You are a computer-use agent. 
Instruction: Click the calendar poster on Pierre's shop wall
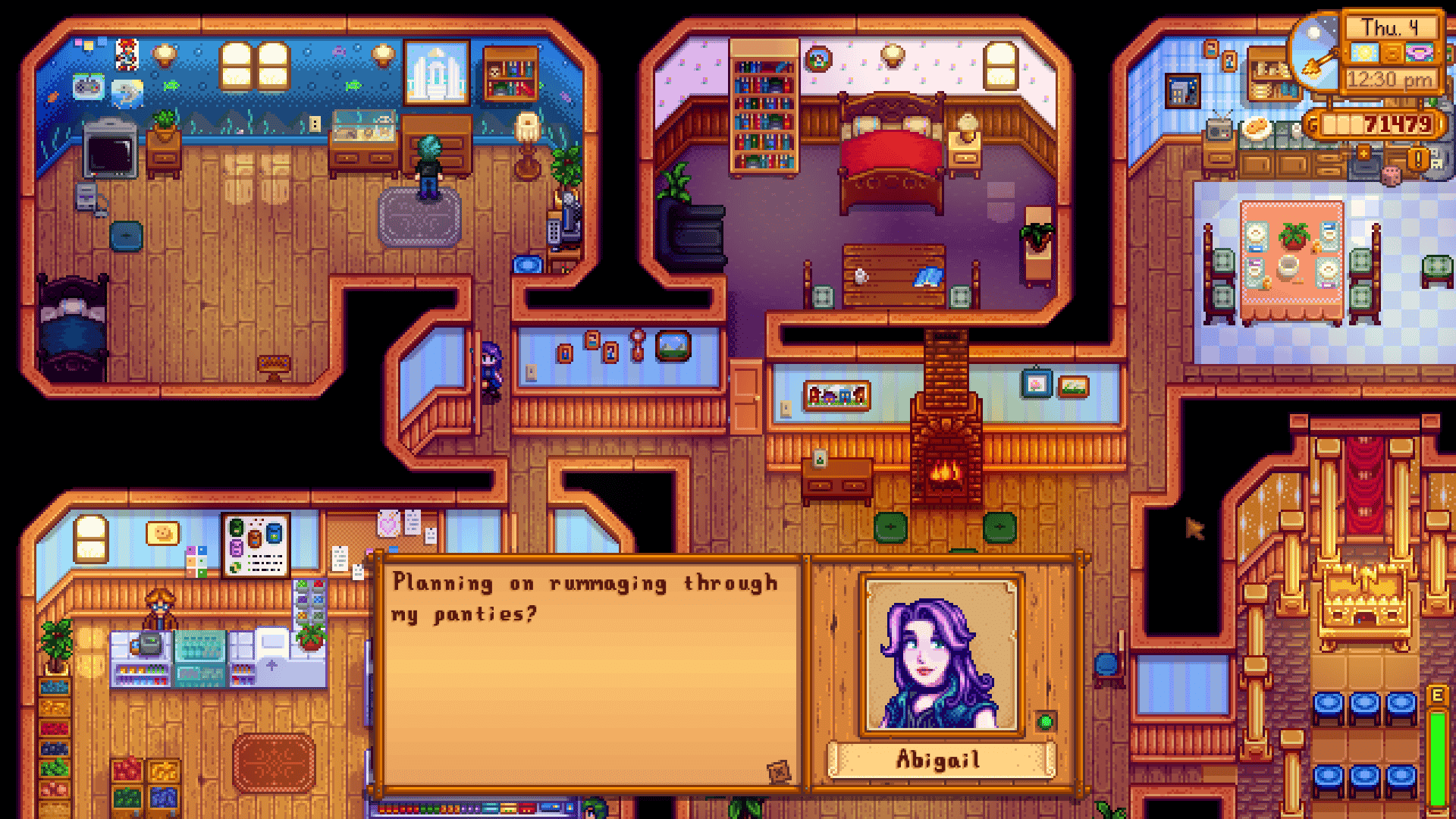tap(256, 548)
